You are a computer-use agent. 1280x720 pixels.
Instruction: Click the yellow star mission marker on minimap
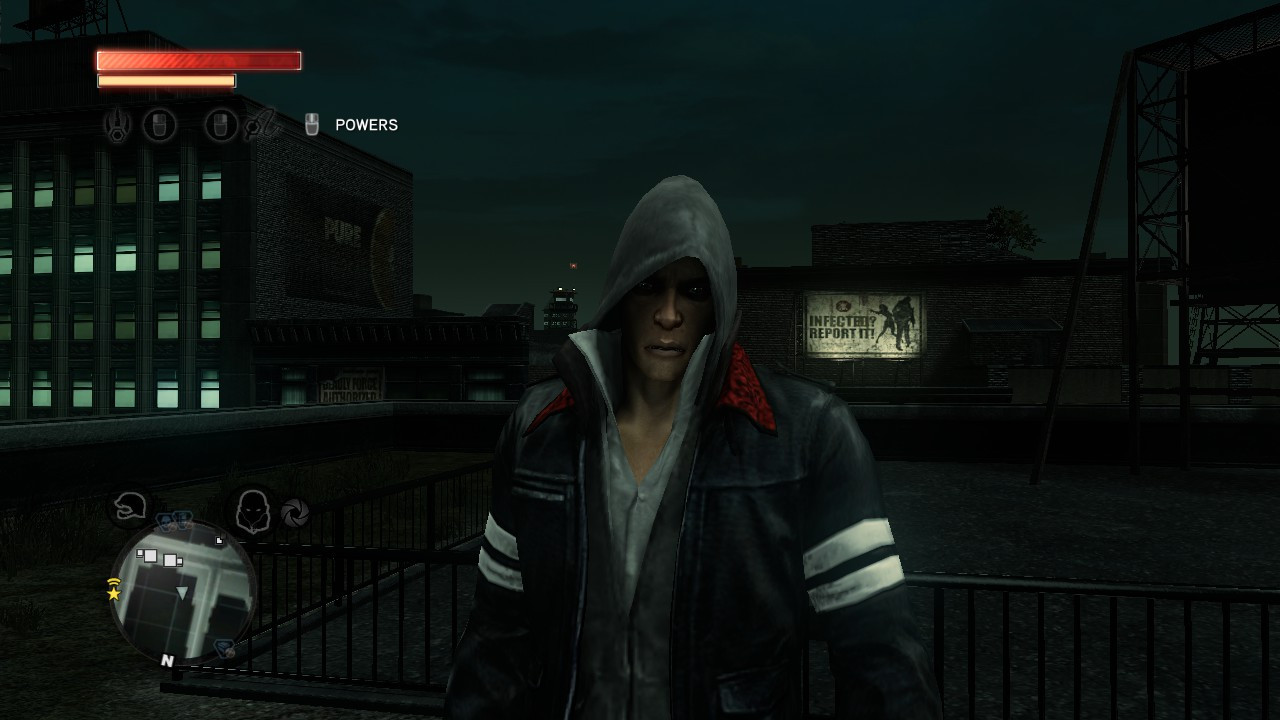click(x=114, y=594)
